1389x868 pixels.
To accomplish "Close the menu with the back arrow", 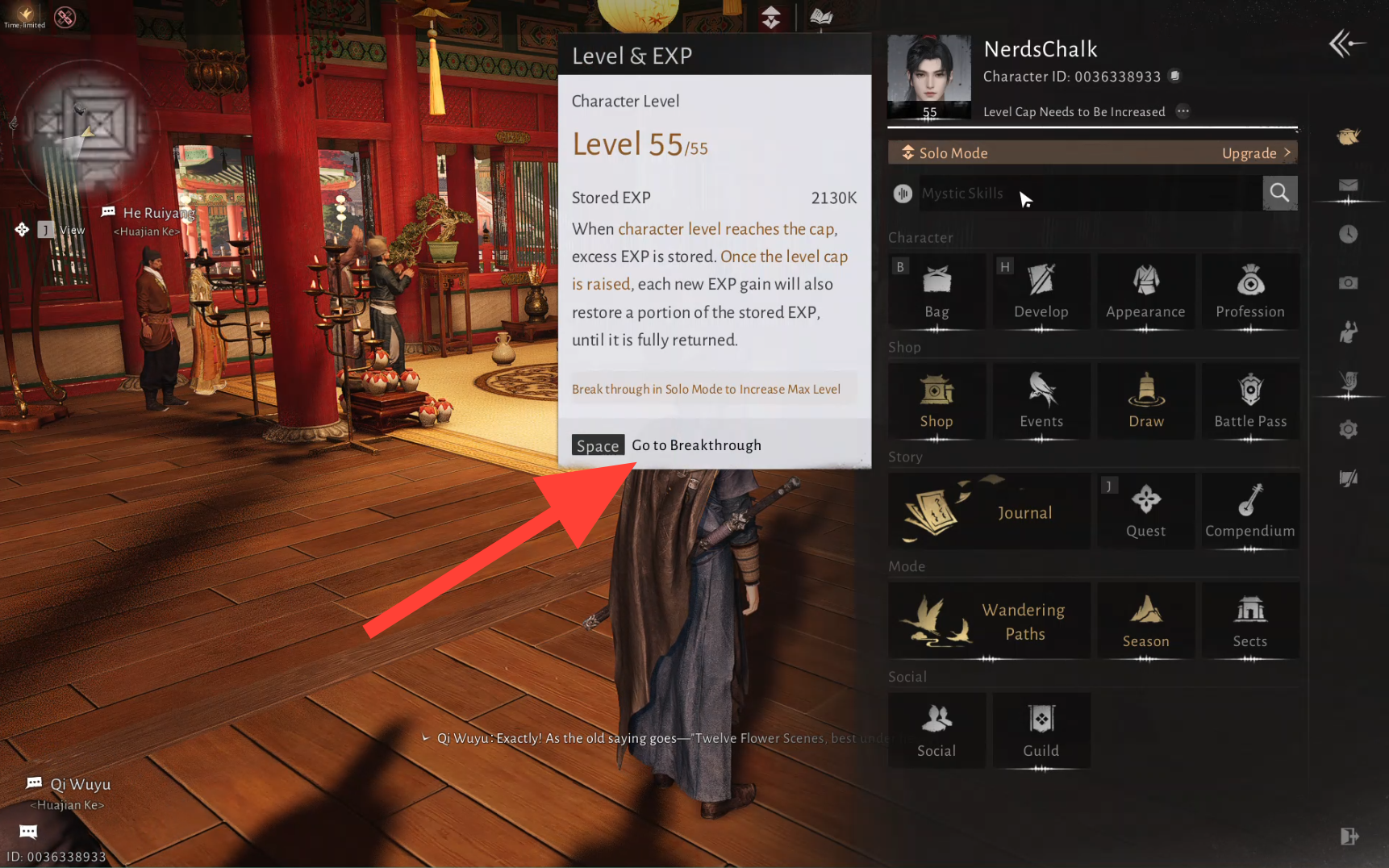I will pos(1346,44).
